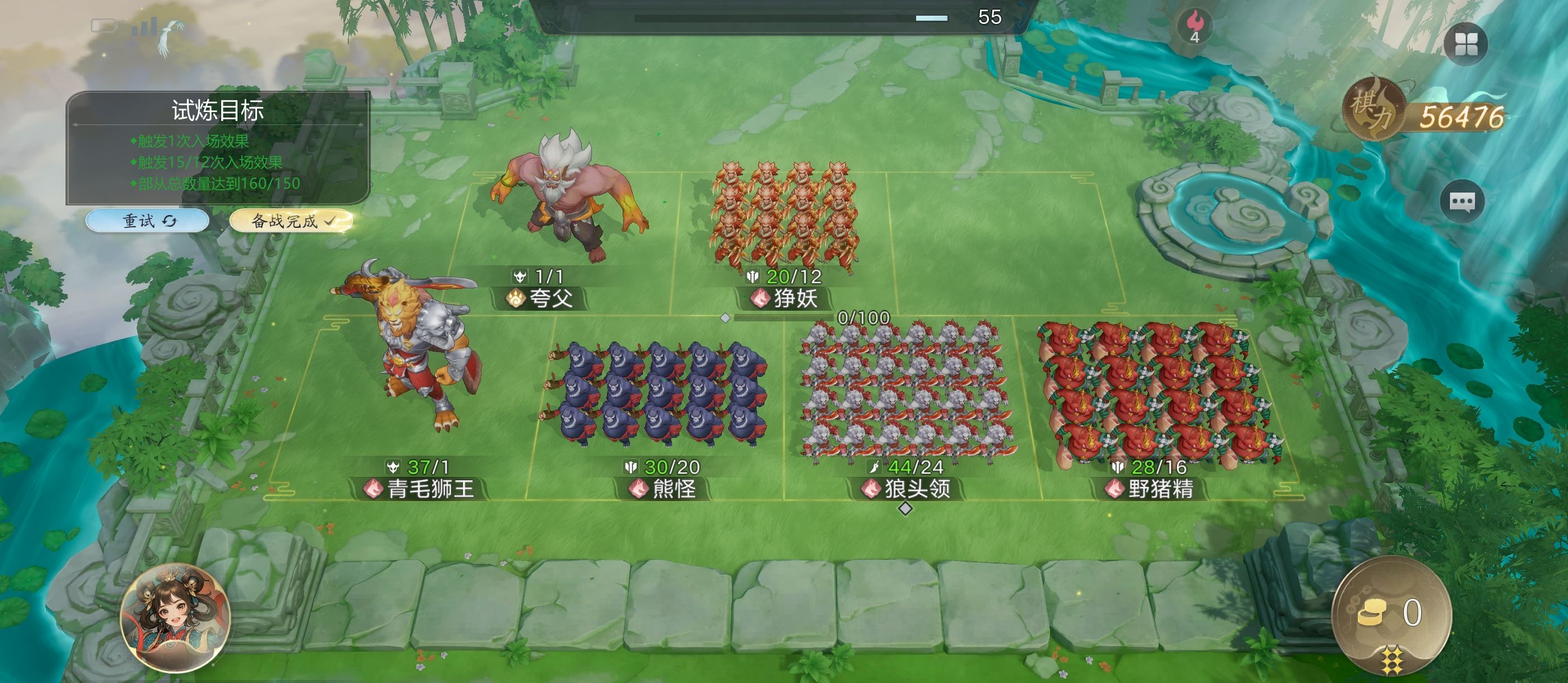
Task: Tap the heroine portrait avatar
Action: pyautogui.click(x=175, y=619)
